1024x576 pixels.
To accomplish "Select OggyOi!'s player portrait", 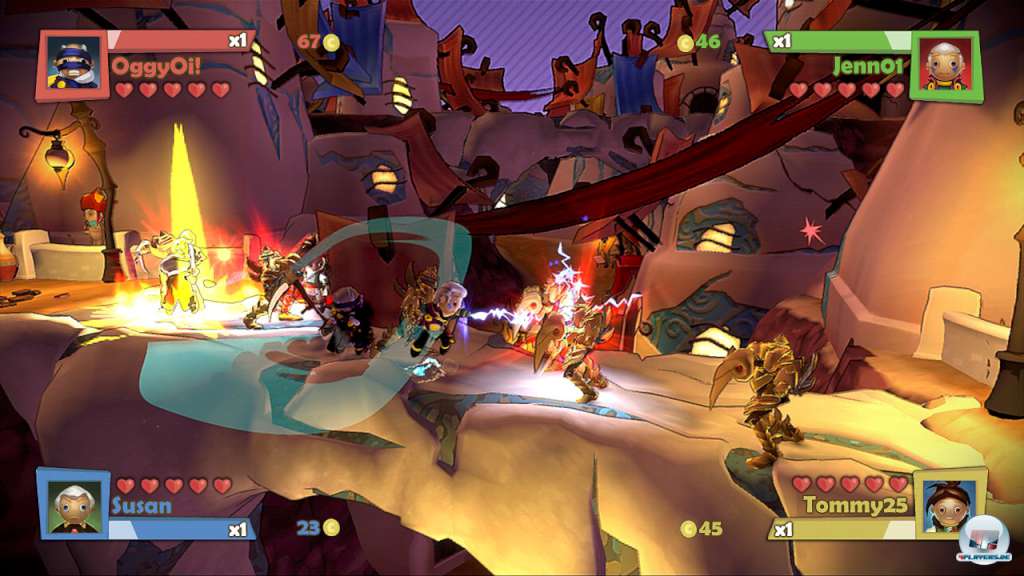I will pos(73,66).
